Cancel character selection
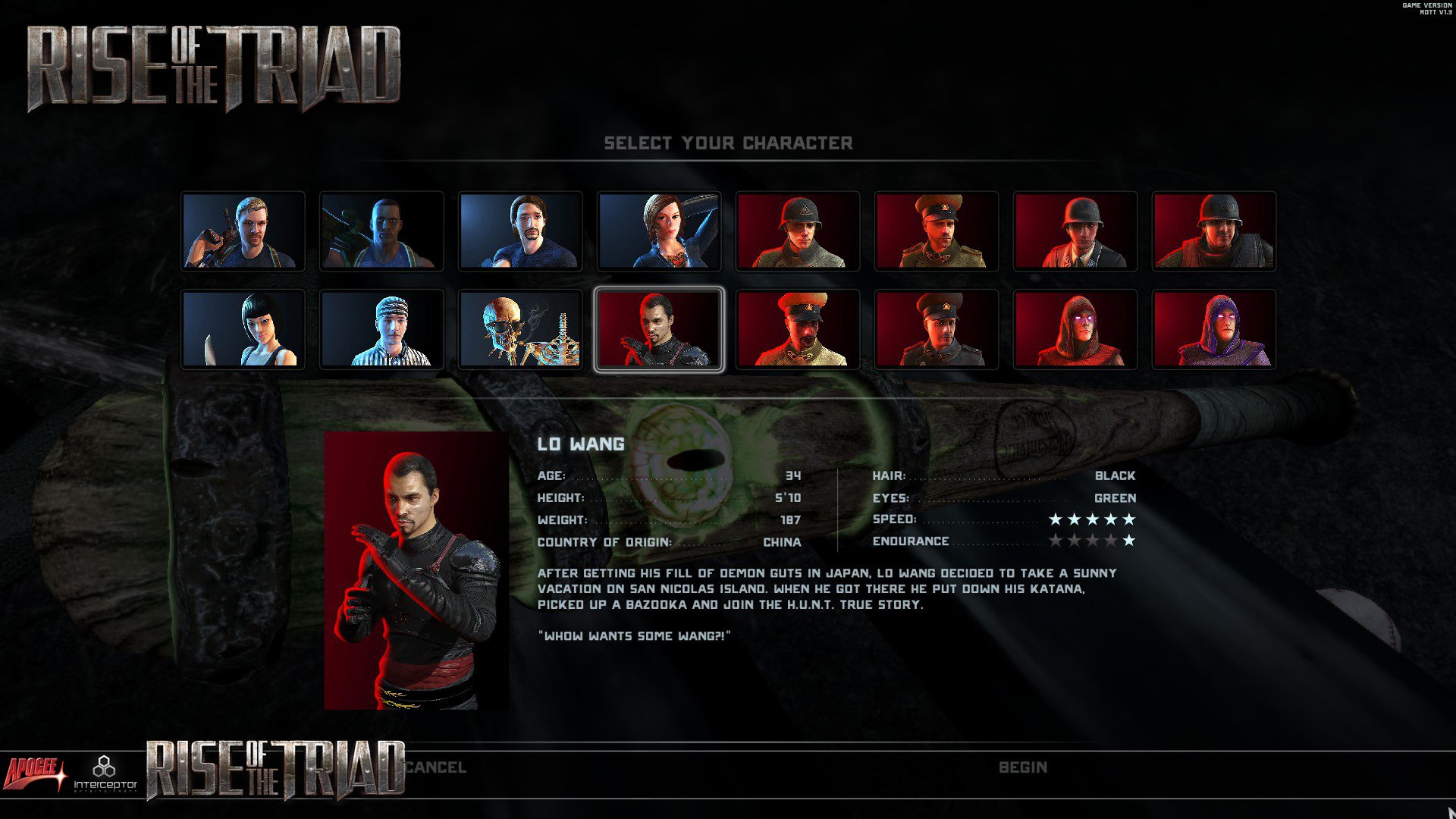Viewport: 1456px width, 819px height. 435,767
